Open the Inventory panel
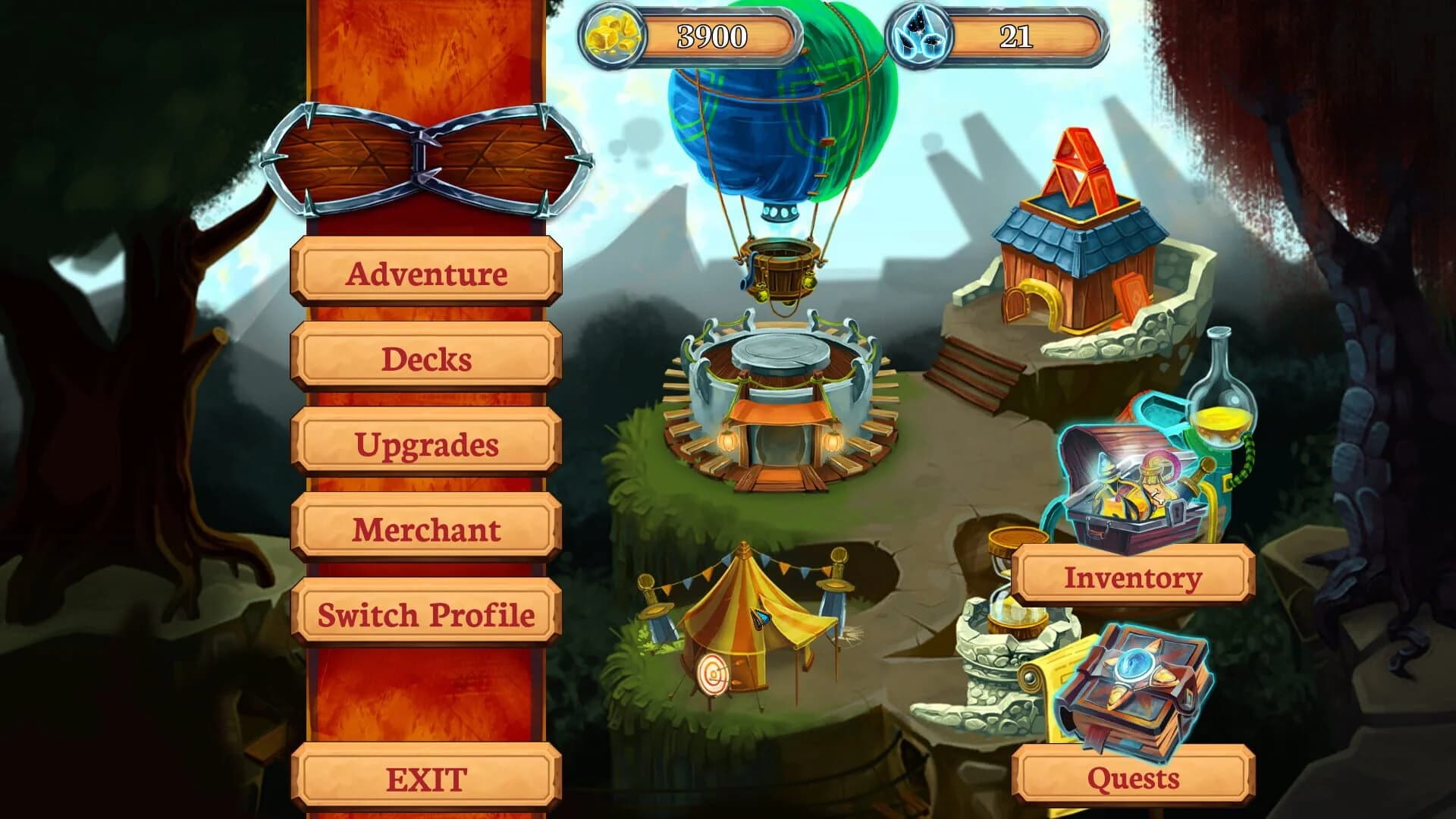 tap(1134, 578)
